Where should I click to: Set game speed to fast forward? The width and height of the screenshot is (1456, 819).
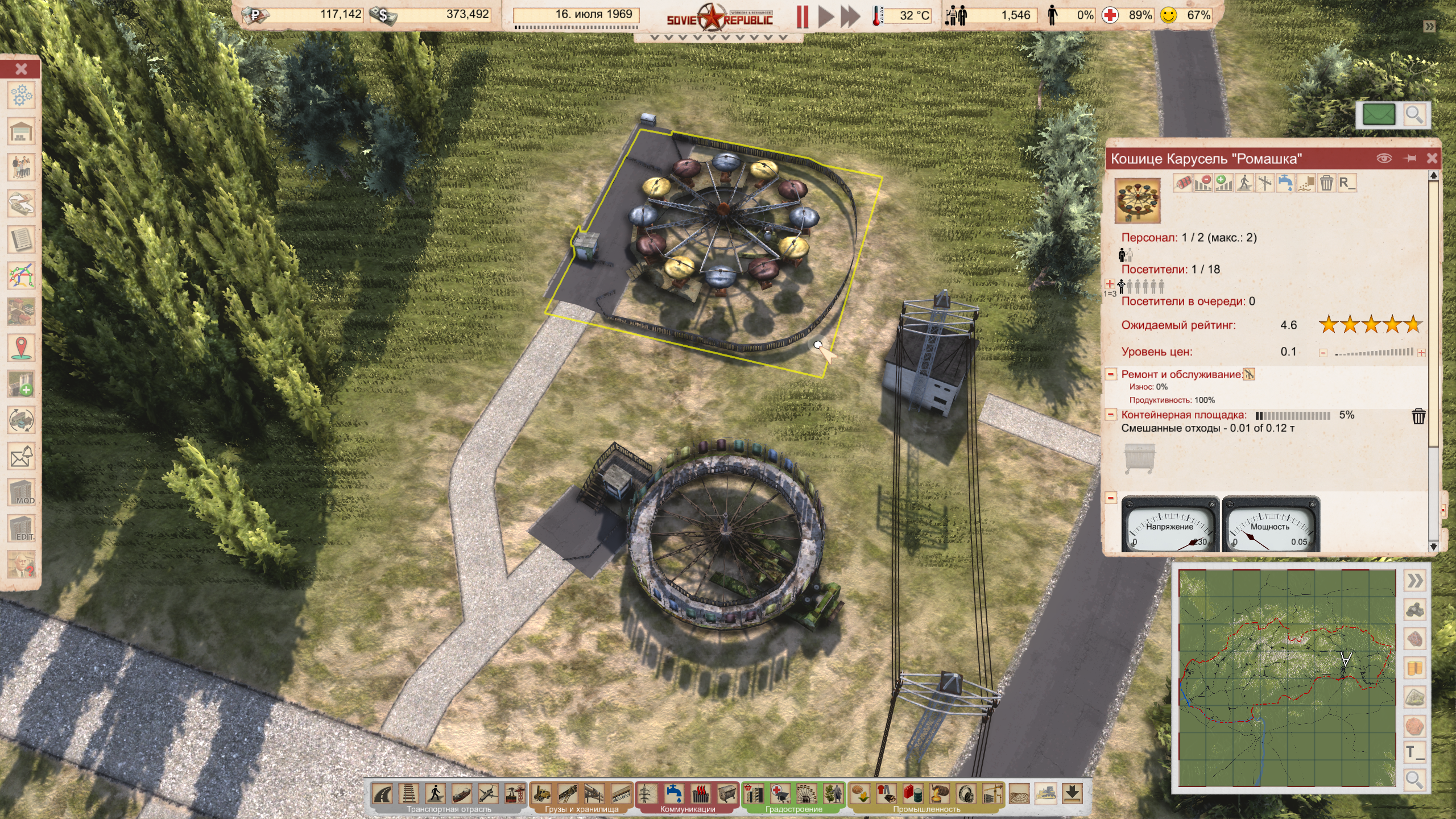click(x=850, y=17)
